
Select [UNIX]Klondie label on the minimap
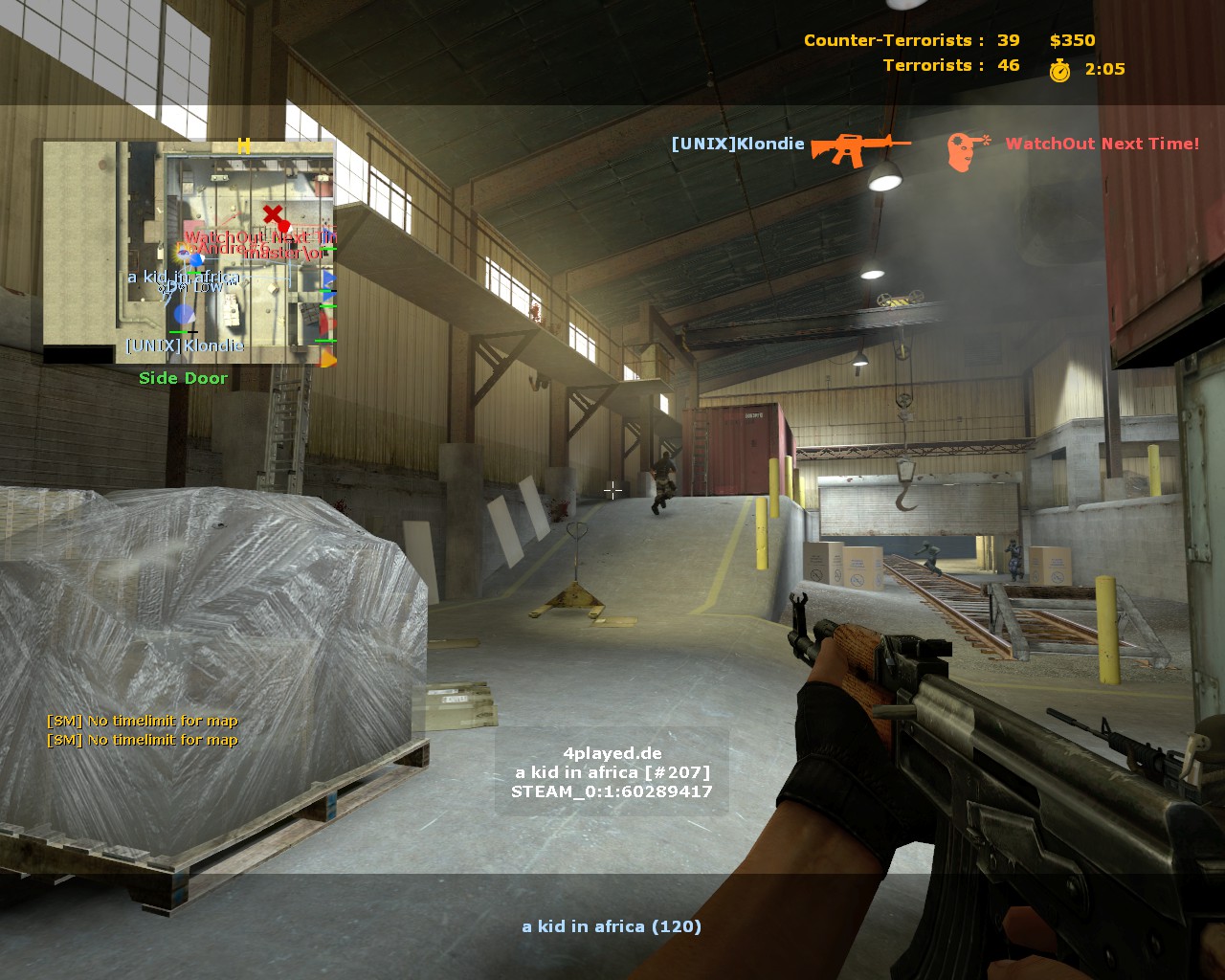[185, 345]
